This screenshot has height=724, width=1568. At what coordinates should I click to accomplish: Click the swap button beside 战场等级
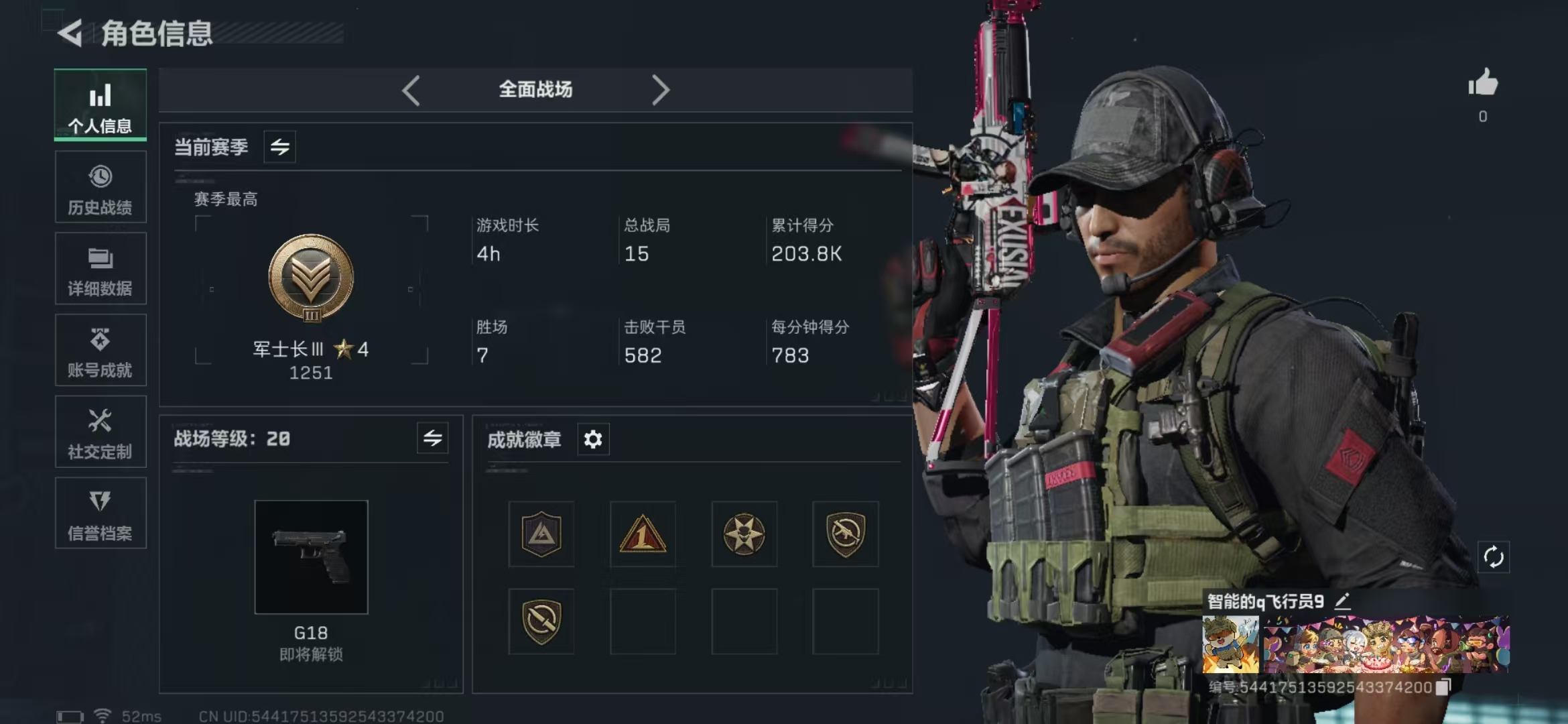click(433, 438)
